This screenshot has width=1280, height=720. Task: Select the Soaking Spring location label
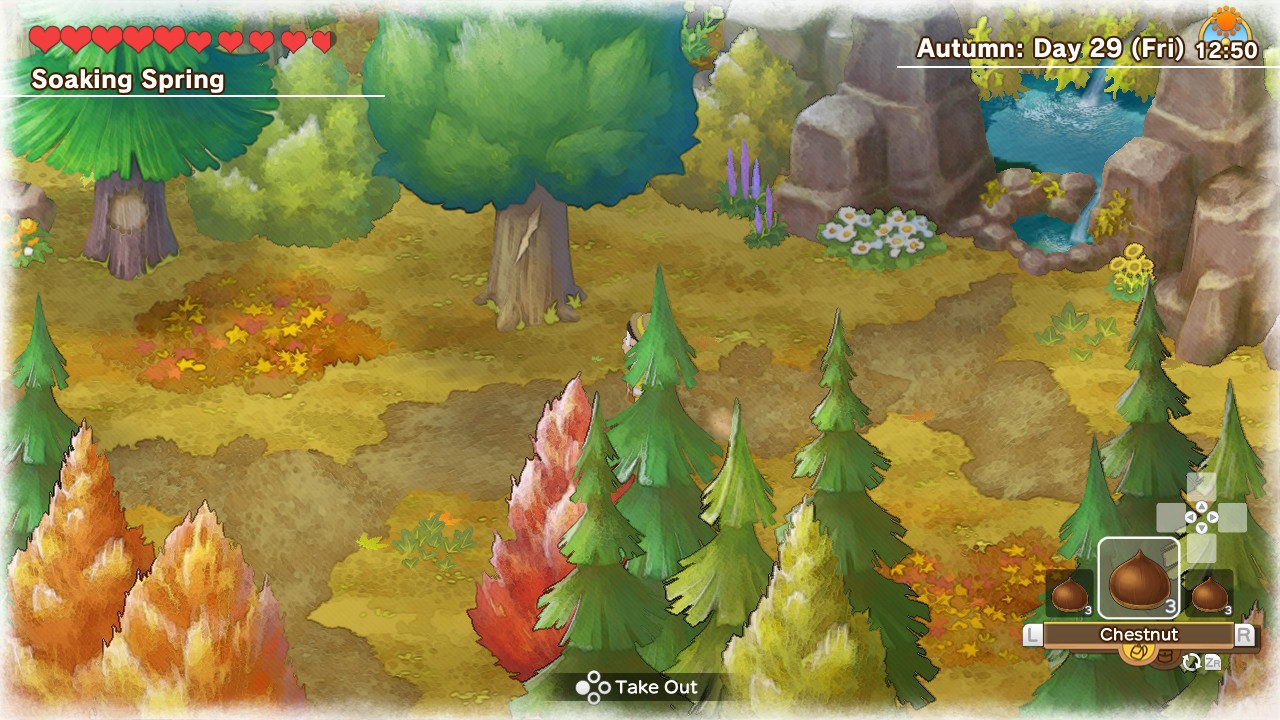127,78
